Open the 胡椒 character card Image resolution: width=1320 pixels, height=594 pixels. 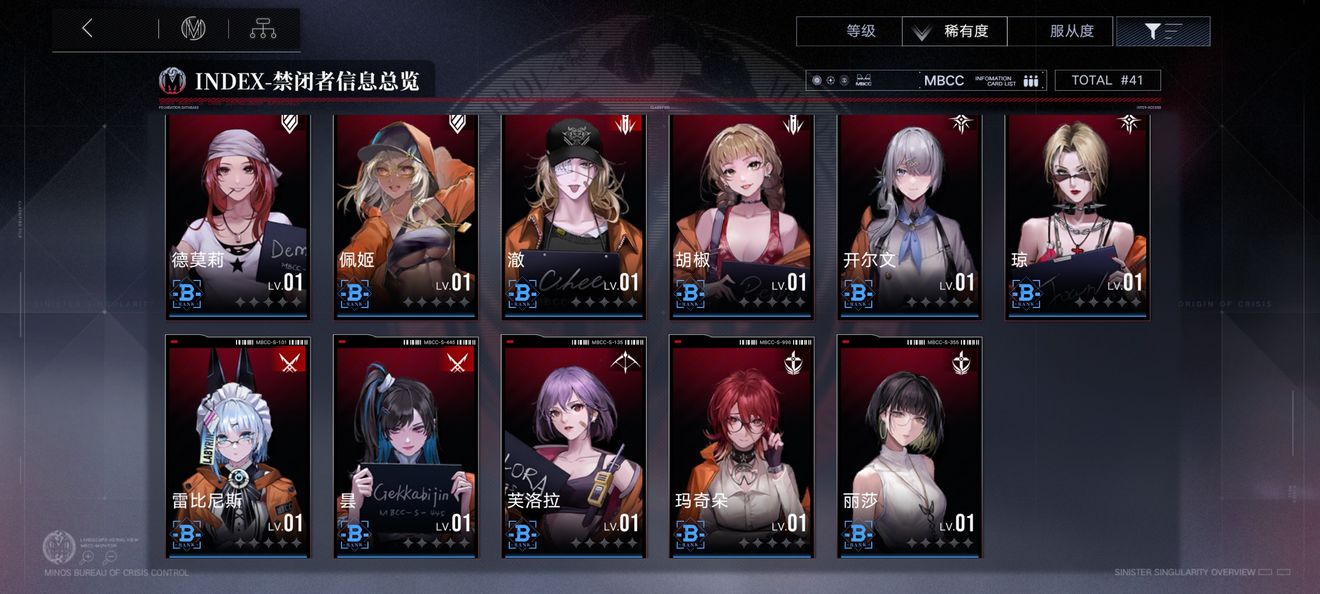pos(742,216)
